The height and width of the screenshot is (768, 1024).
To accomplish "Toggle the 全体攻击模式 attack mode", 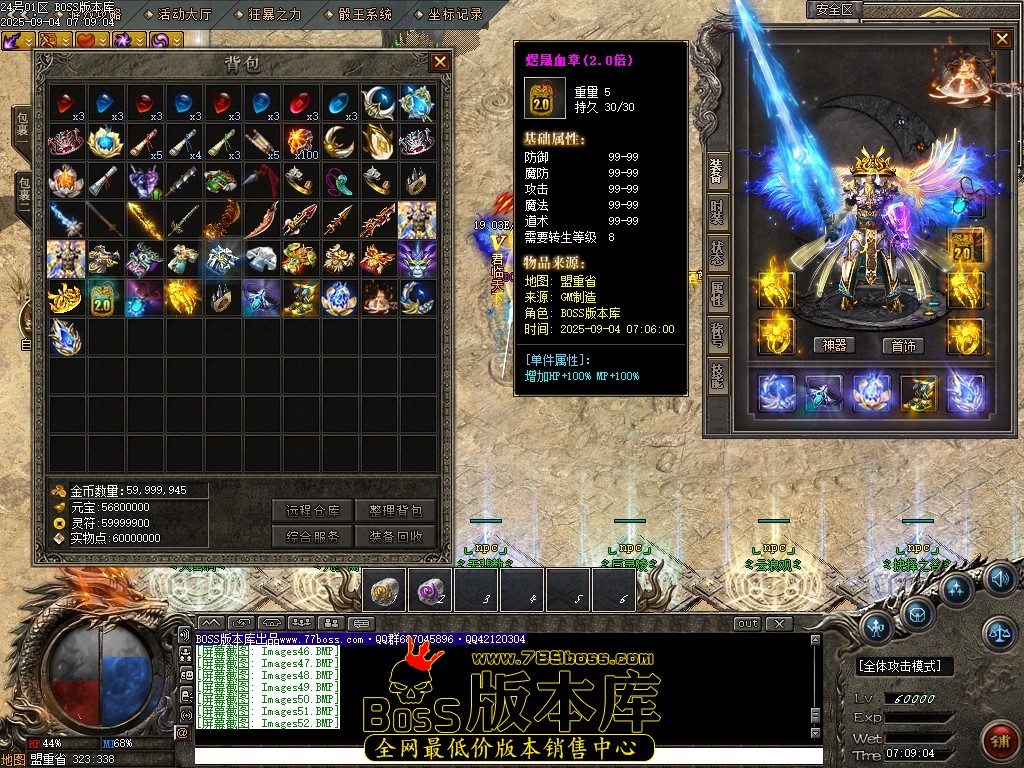I will (x=905, y=666).
